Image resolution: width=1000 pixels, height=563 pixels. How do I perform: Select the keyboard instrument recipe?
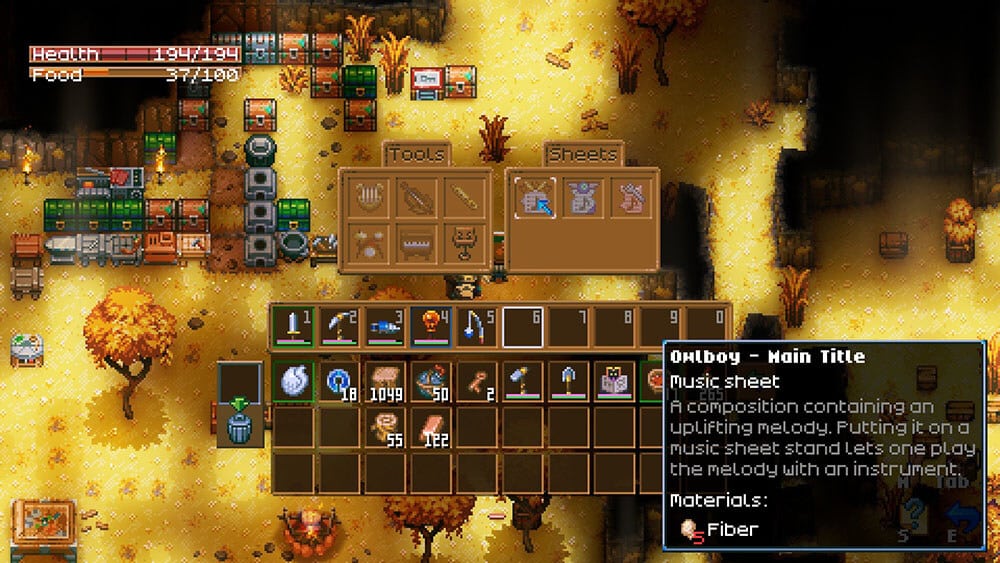click(x=416, y=245)
